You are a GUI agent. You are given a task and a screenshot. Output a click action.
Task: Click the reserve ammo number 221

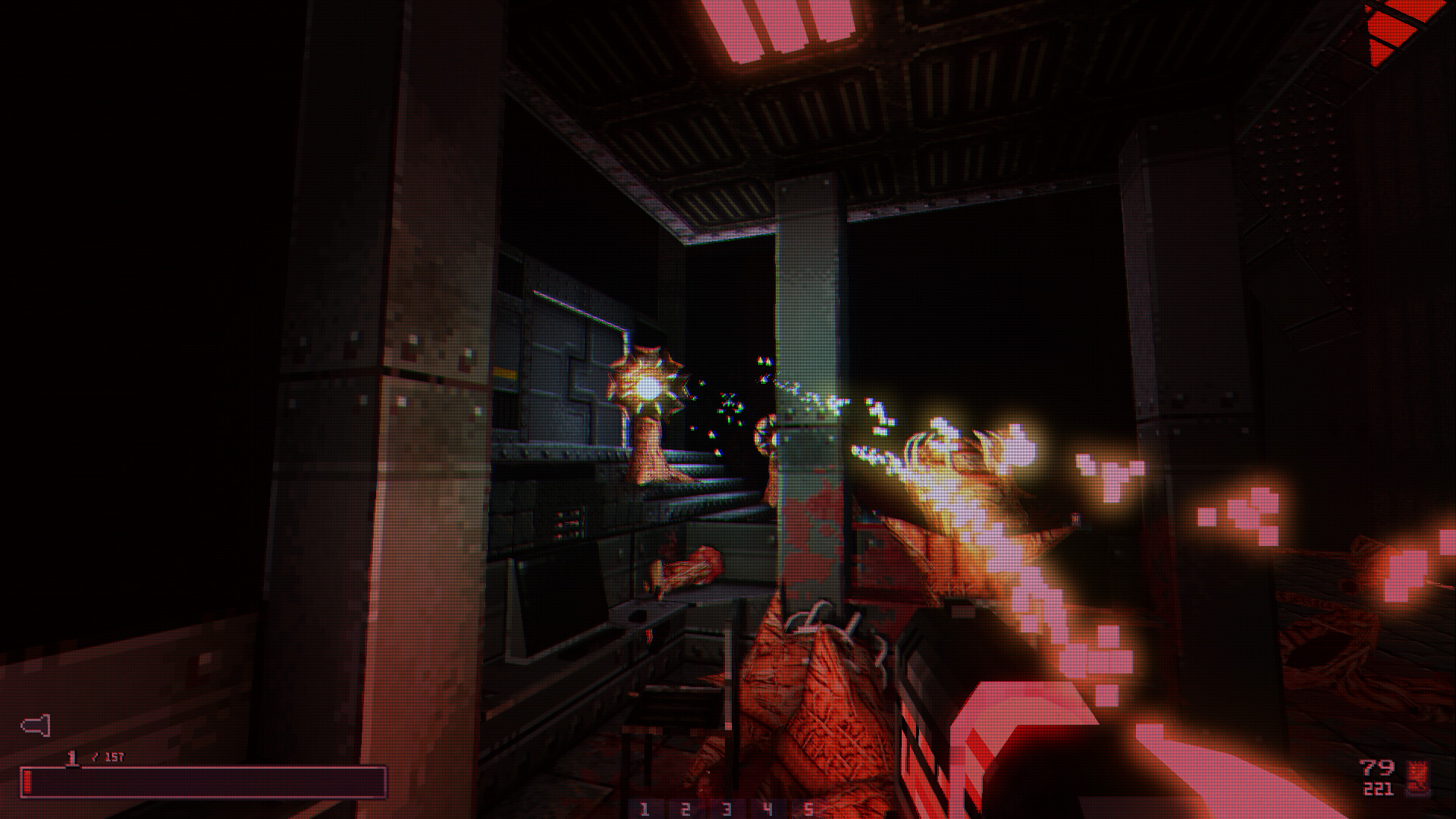pyautogui.click(x=1377, y=789)
